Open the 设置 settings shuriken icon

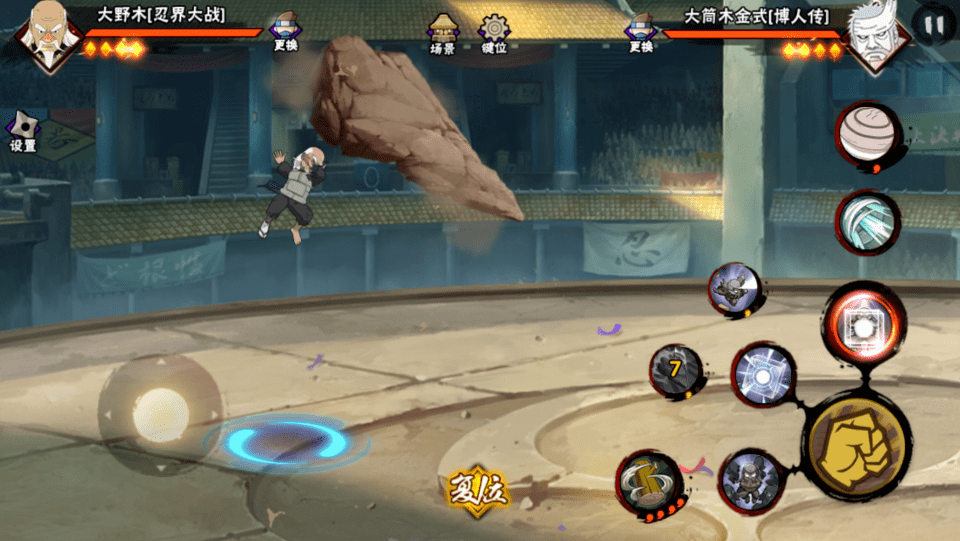(x=23, y=130)
